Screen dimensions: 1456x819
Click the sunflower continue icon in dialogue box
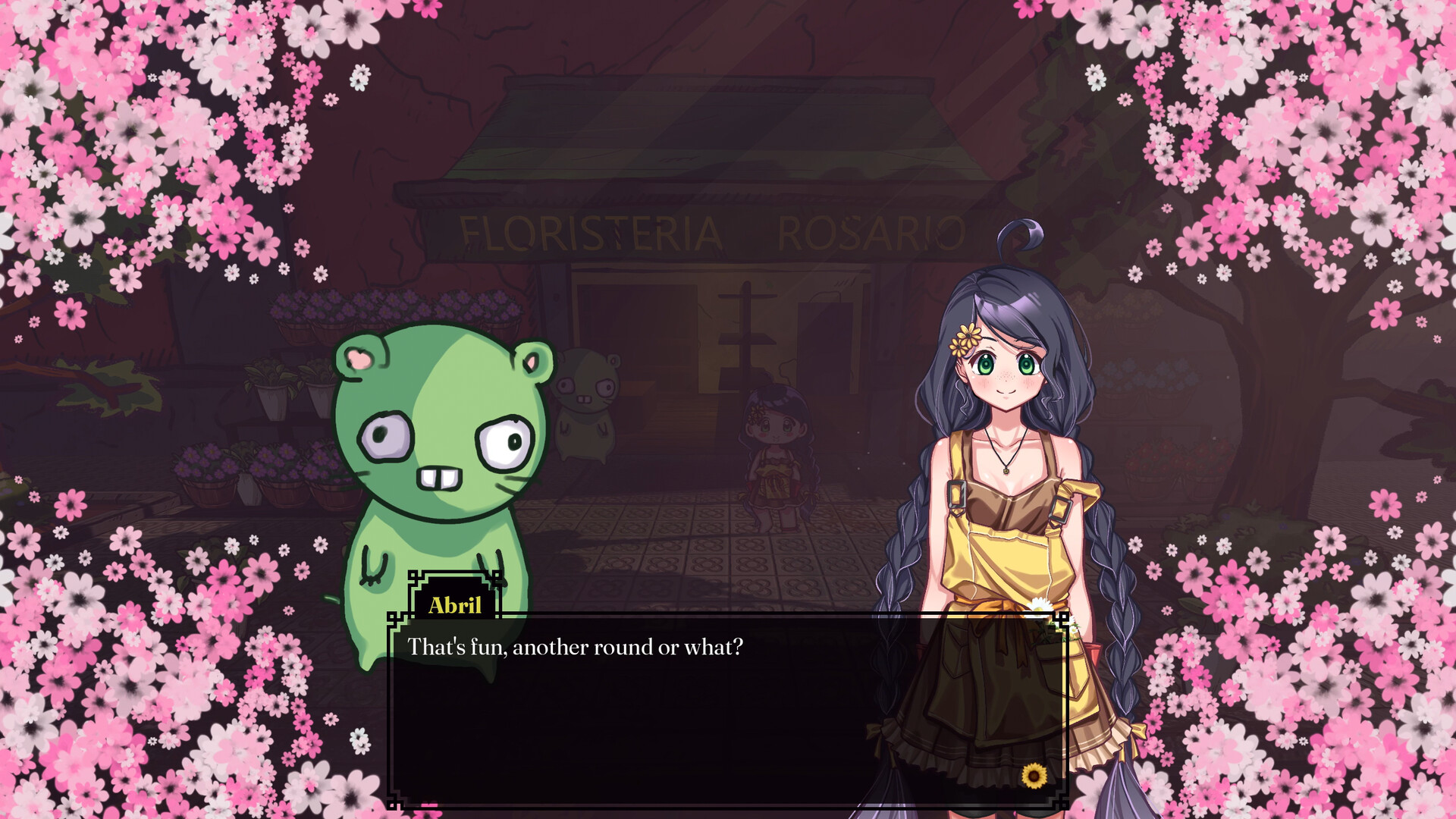(1034, 775)
